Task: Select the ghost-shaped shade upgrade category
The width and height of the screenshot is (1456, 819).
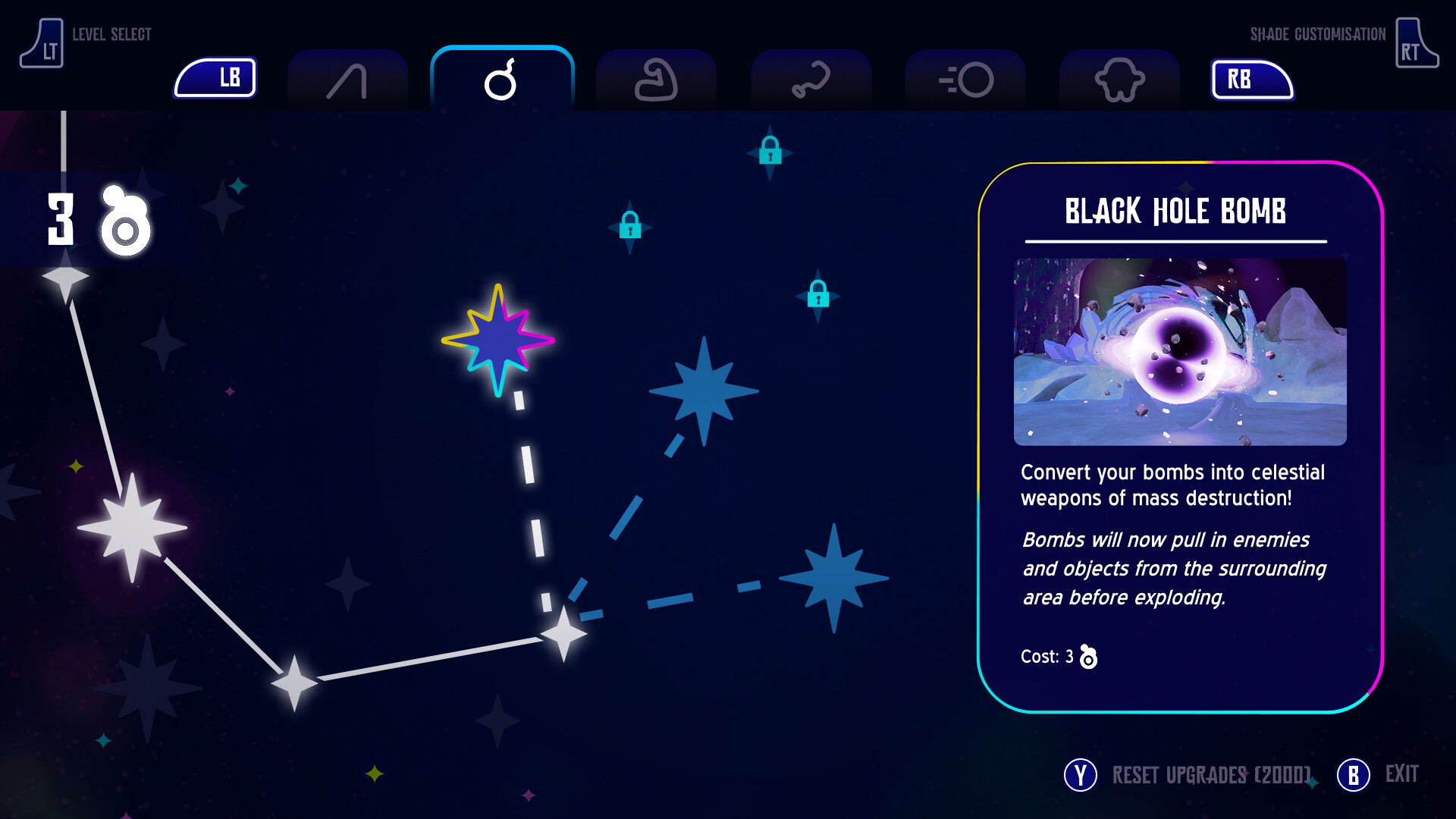Action: (x=1119, y=79)
